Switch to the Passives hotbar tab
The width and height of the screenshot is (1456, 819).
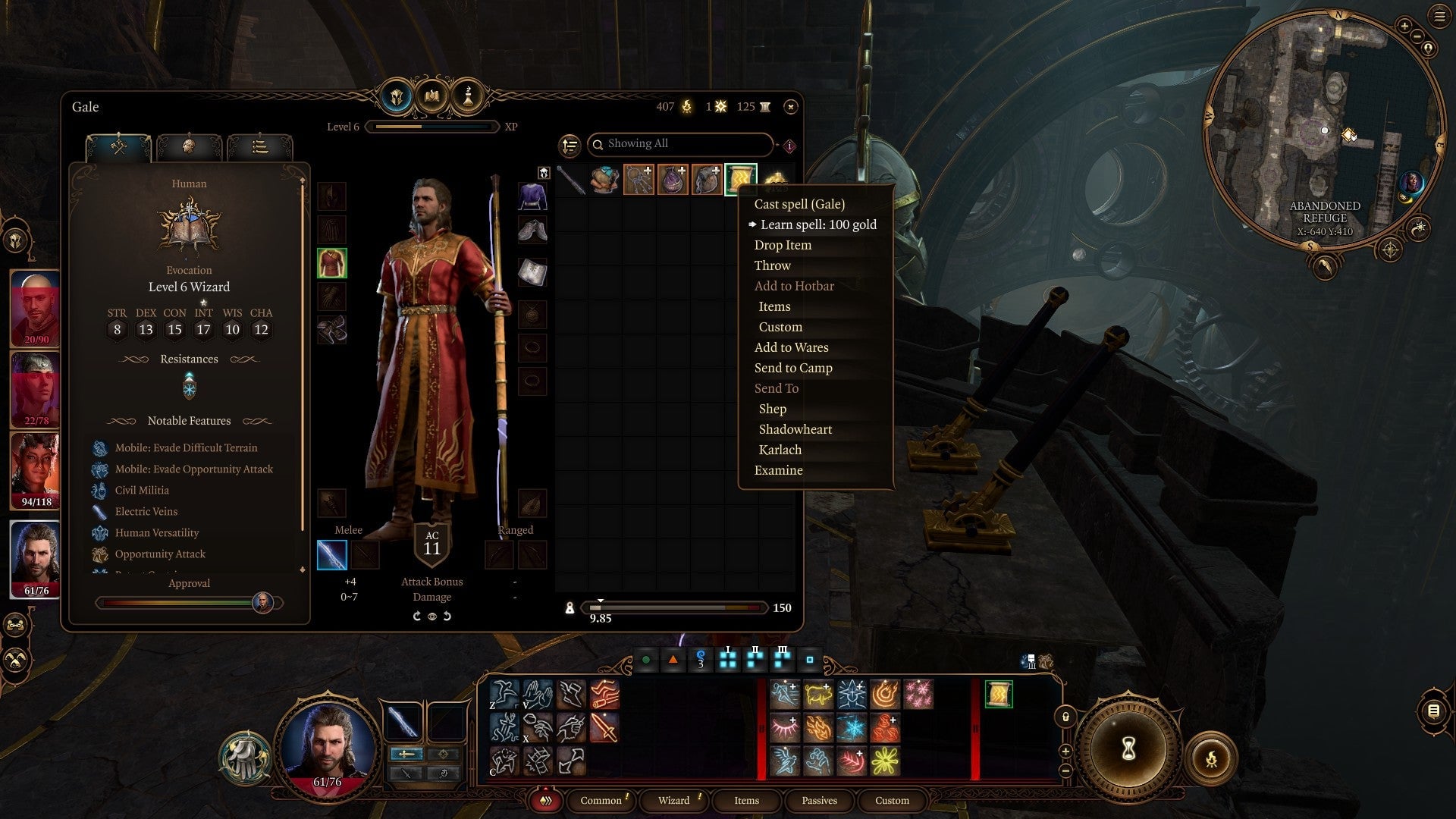coord(819,800)
